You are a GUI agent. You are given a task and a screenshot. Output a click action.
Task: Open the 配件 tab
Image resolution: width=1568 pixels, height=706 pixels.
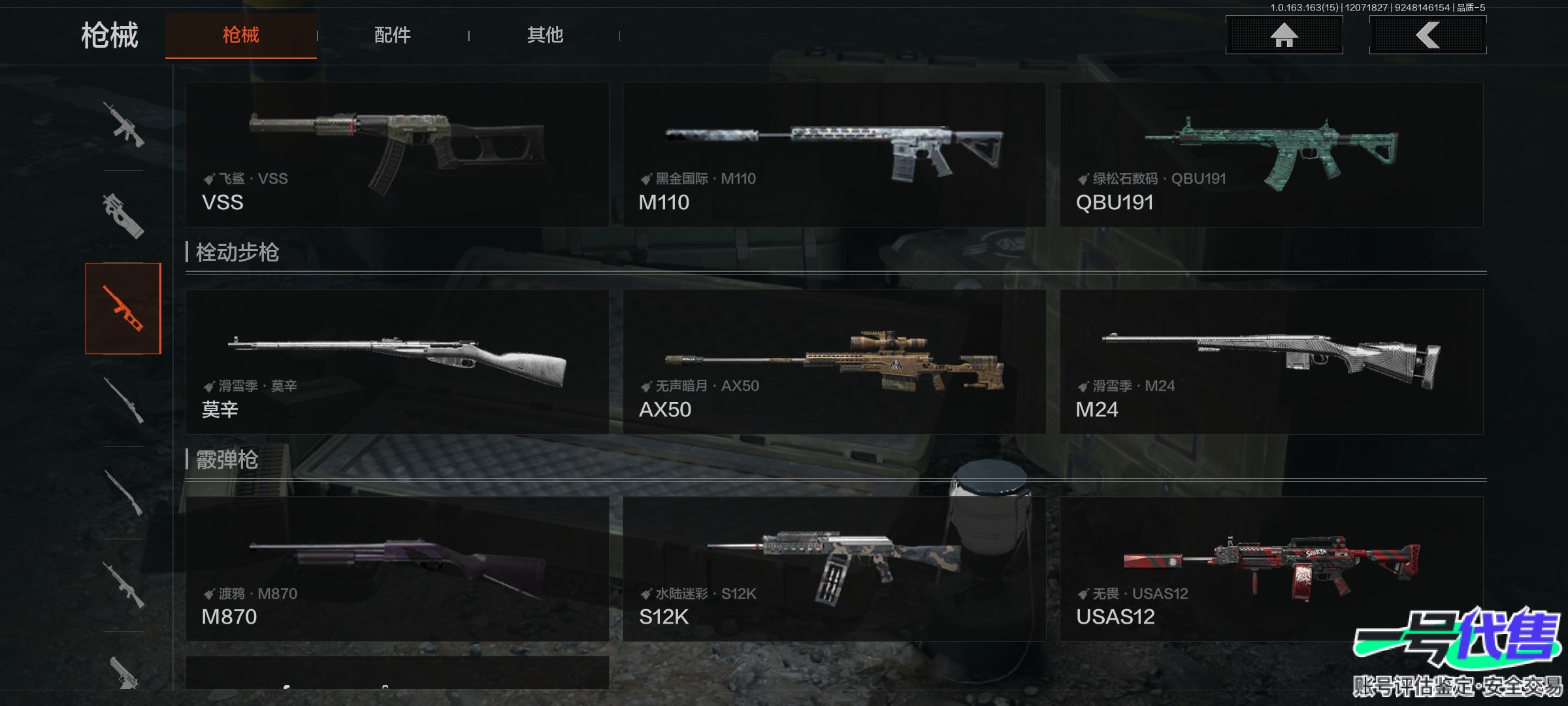(x=392, y=35)
